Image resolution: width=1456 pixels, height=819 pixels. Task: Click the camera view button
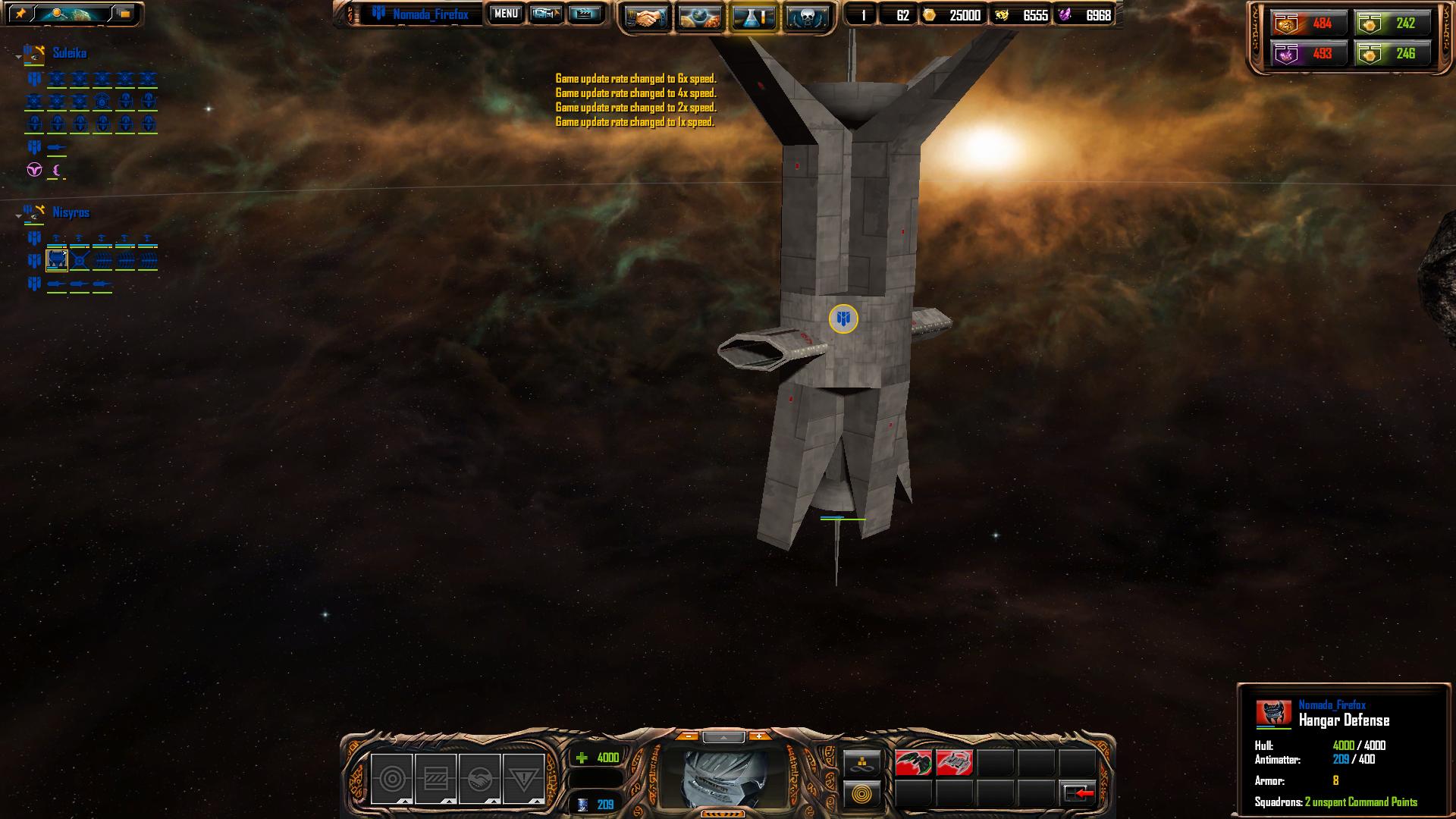point(545,14)
